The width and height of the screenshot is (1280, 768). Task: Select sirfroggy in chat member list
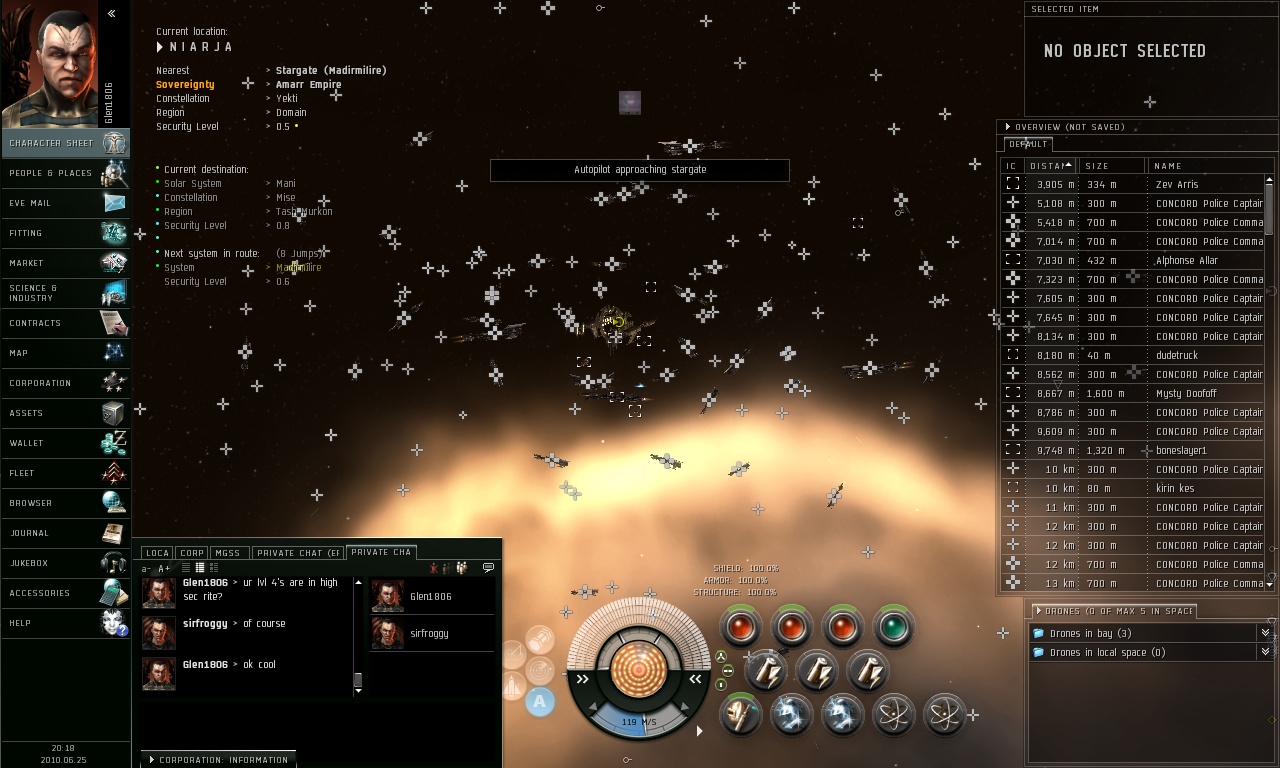pos(429,634)
